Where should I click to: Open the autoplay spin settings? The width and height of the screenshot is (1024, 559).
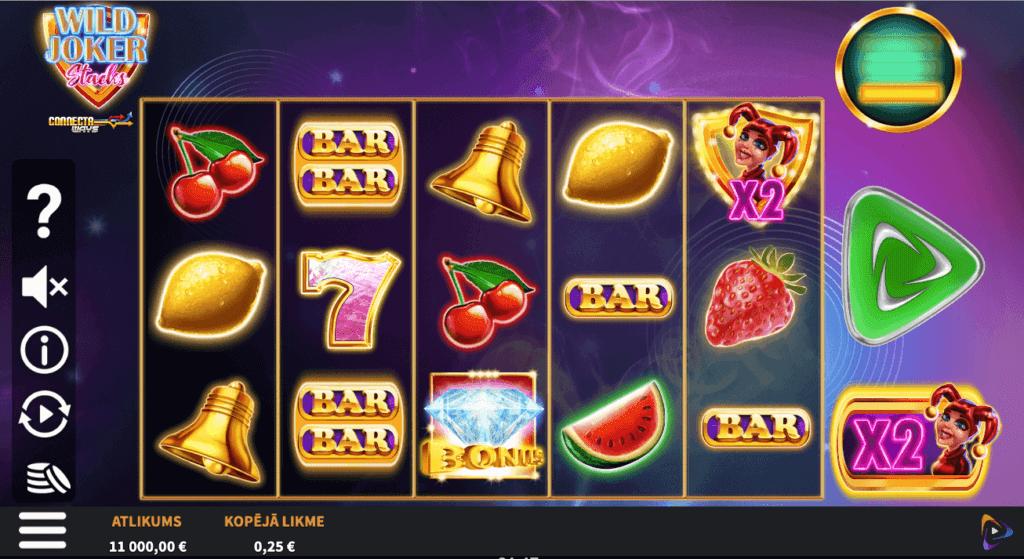tap(44, 414)
